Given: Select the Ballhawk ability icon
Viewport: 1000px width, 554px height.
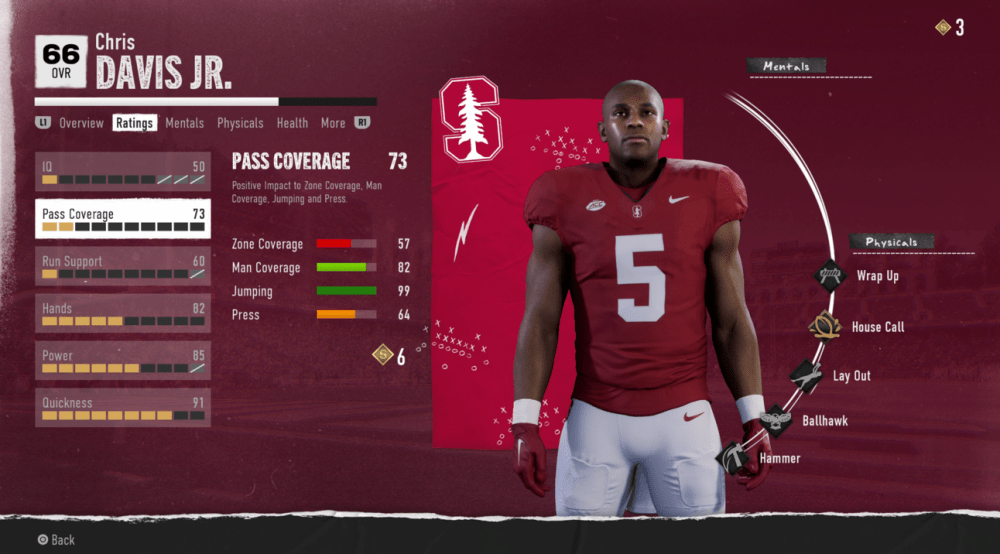Looking at the screenshot, I should coord(775,420).
